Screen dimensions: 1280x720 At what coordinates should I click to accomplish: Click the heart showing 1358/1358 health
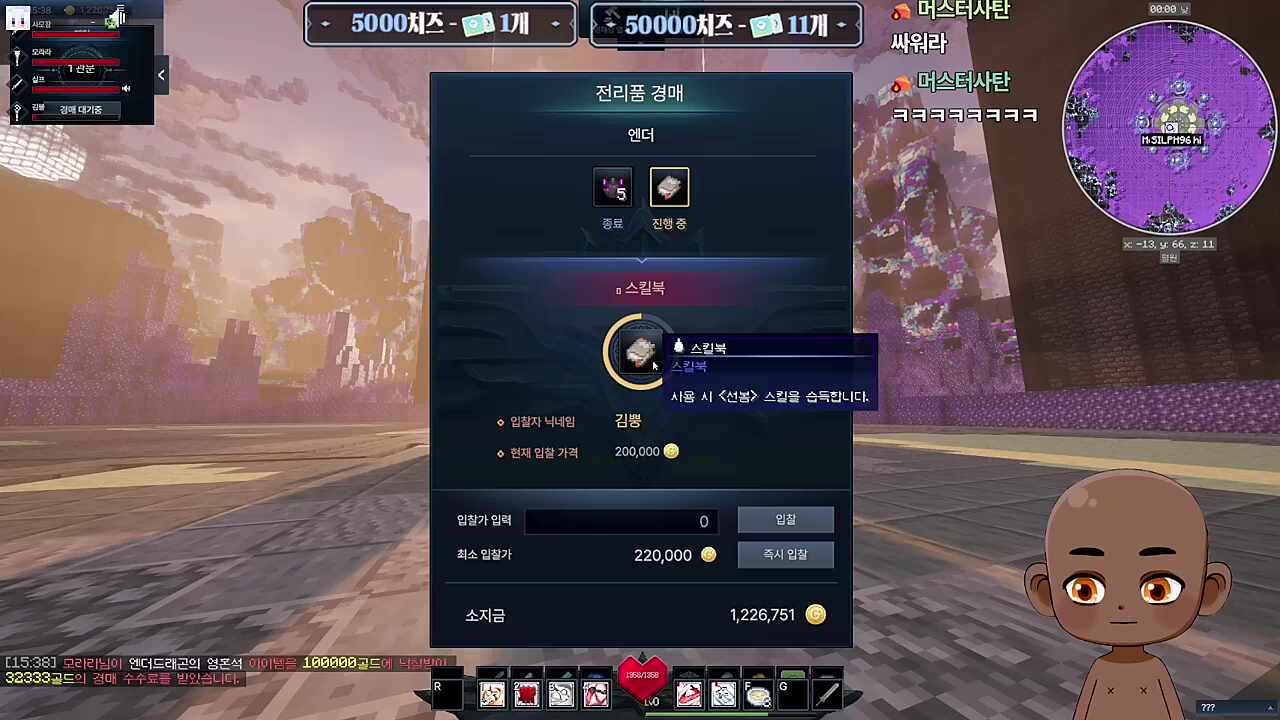[643, 675]
